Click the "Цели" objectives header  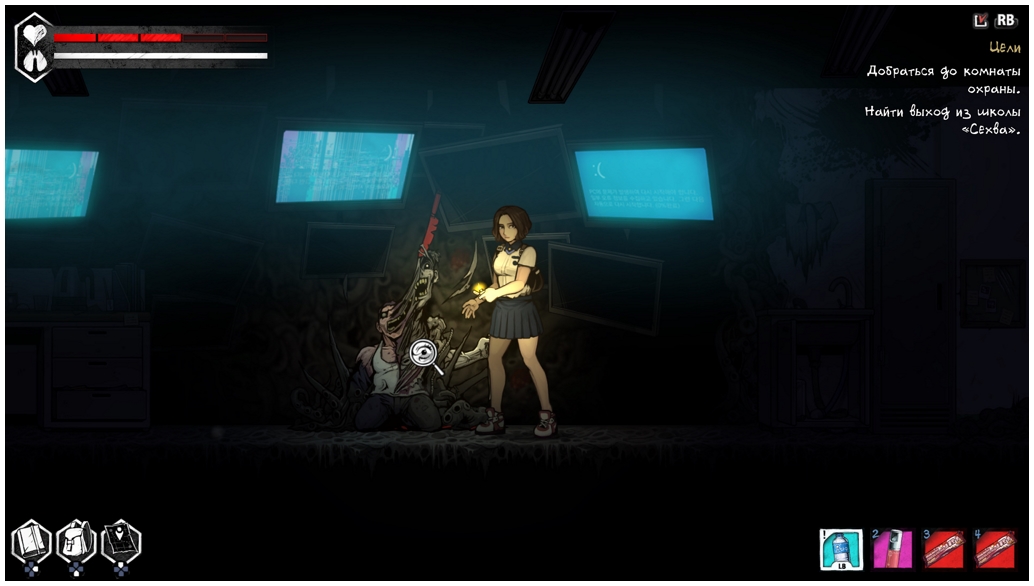click(1004, 47)
